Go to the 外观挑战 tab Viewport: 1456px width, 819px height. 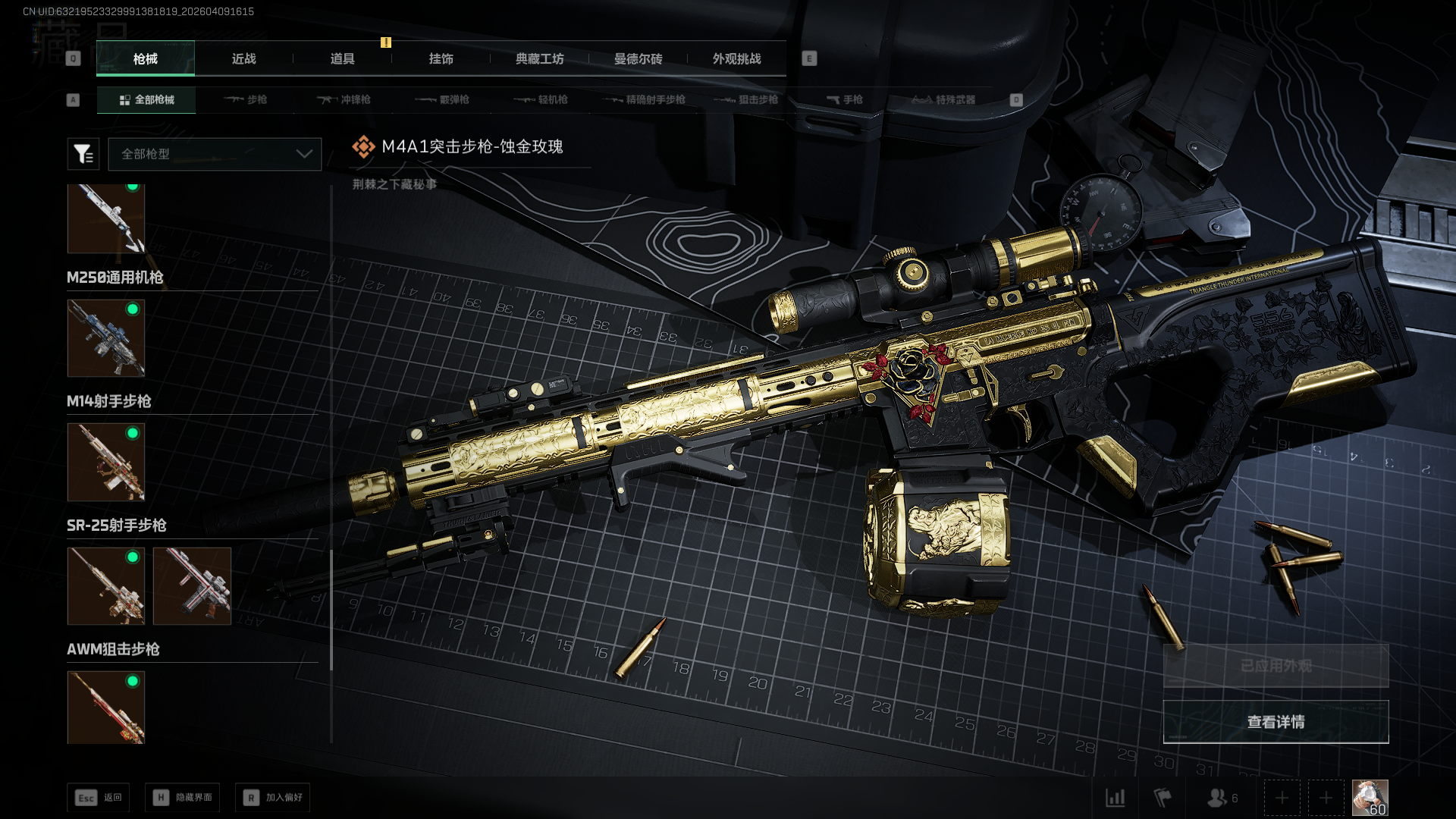736,59
